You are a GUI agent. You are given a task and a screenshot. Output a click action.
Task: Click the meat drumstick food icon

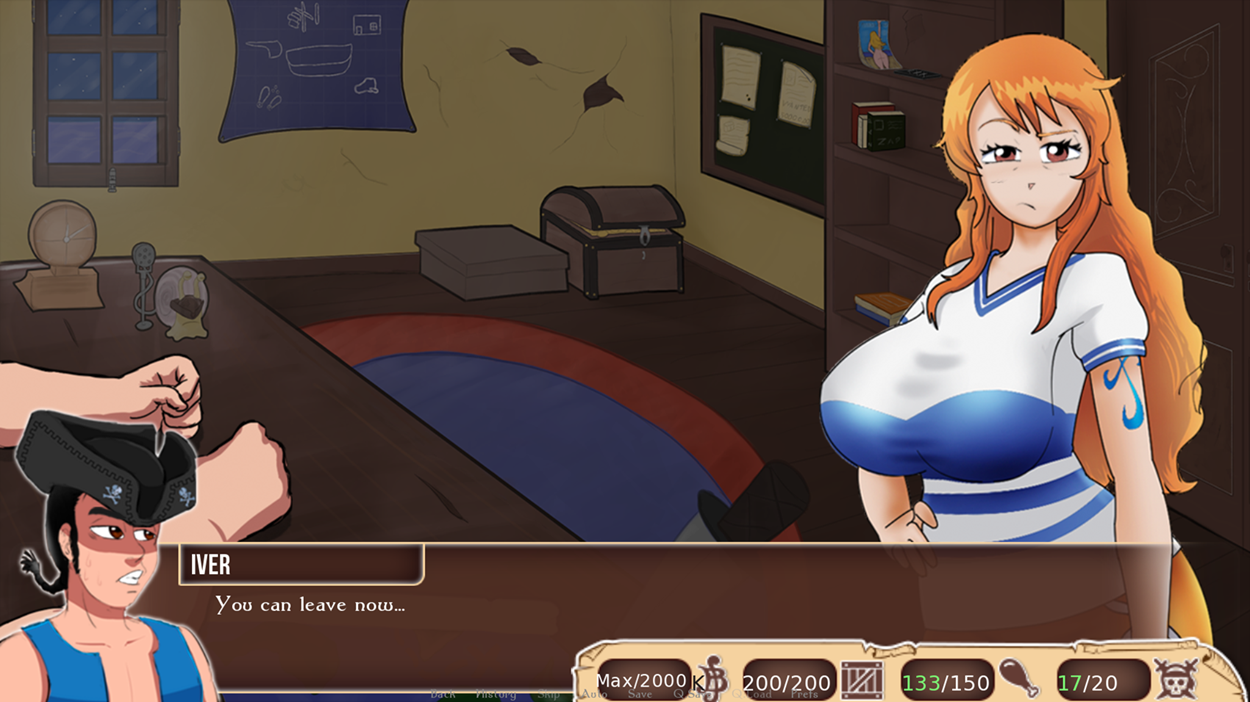pos(1020,679)
